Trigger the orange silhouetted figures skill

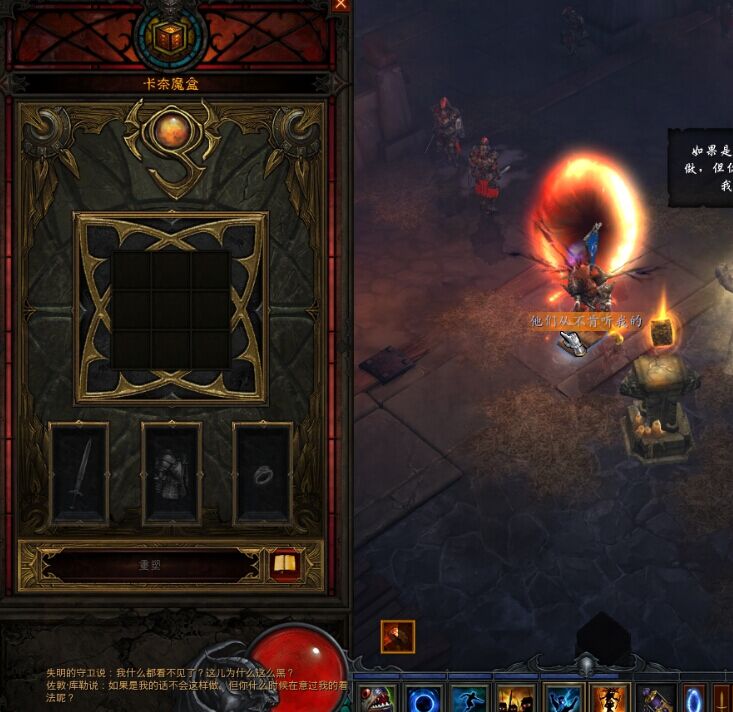coord(516,698)
